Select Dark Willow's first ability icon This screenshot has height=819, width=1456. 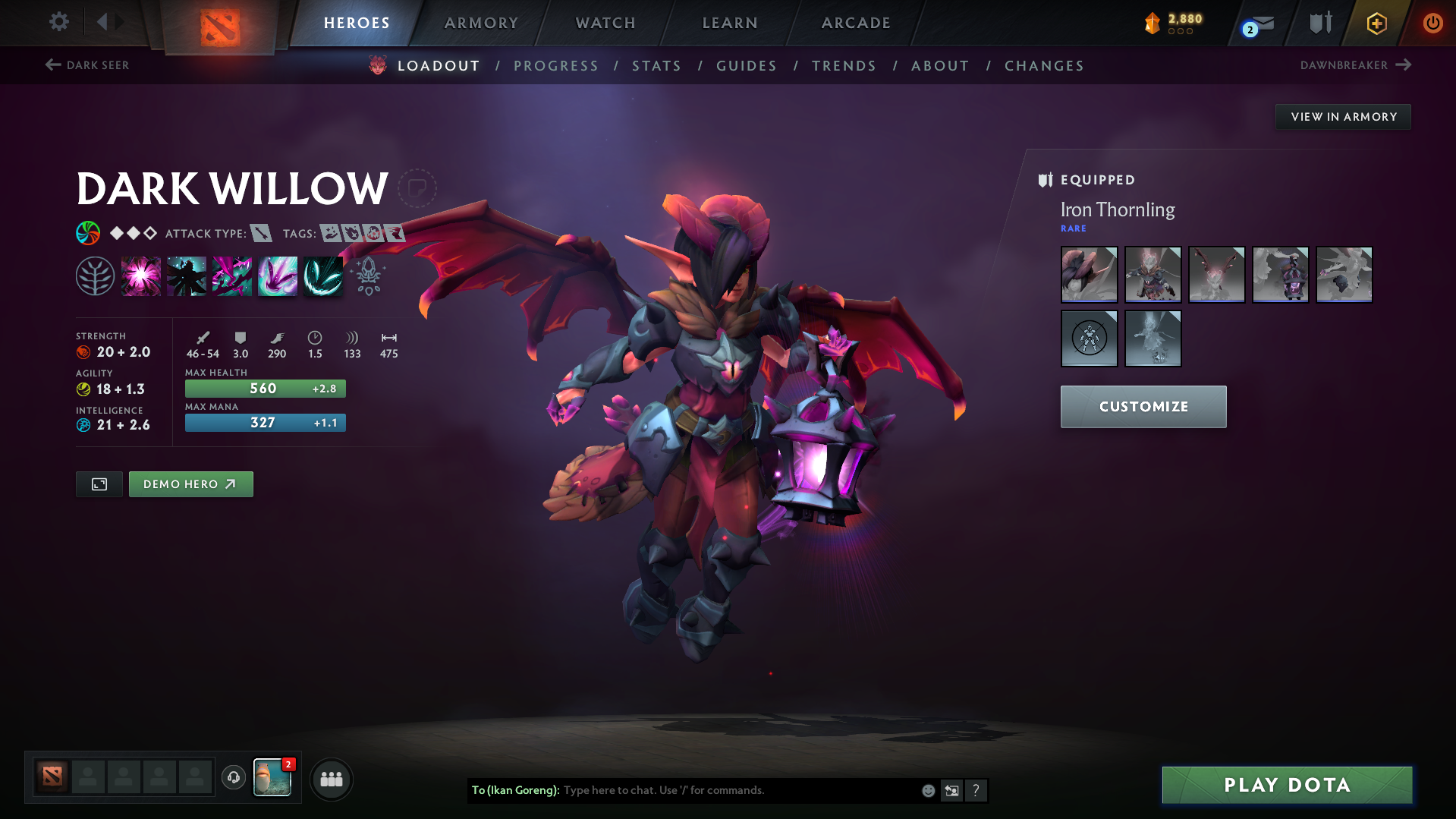tap(141, 276)
